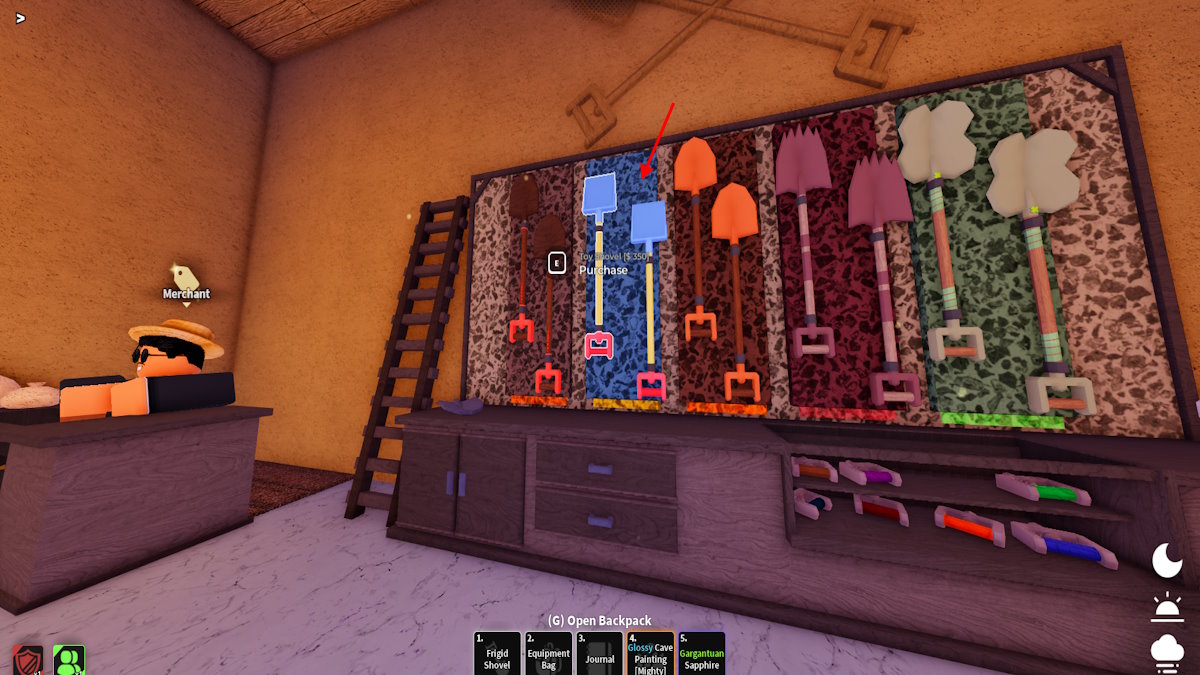Click the sunrise icon
Screen dimensions: 1200x675
(1167, 607)
